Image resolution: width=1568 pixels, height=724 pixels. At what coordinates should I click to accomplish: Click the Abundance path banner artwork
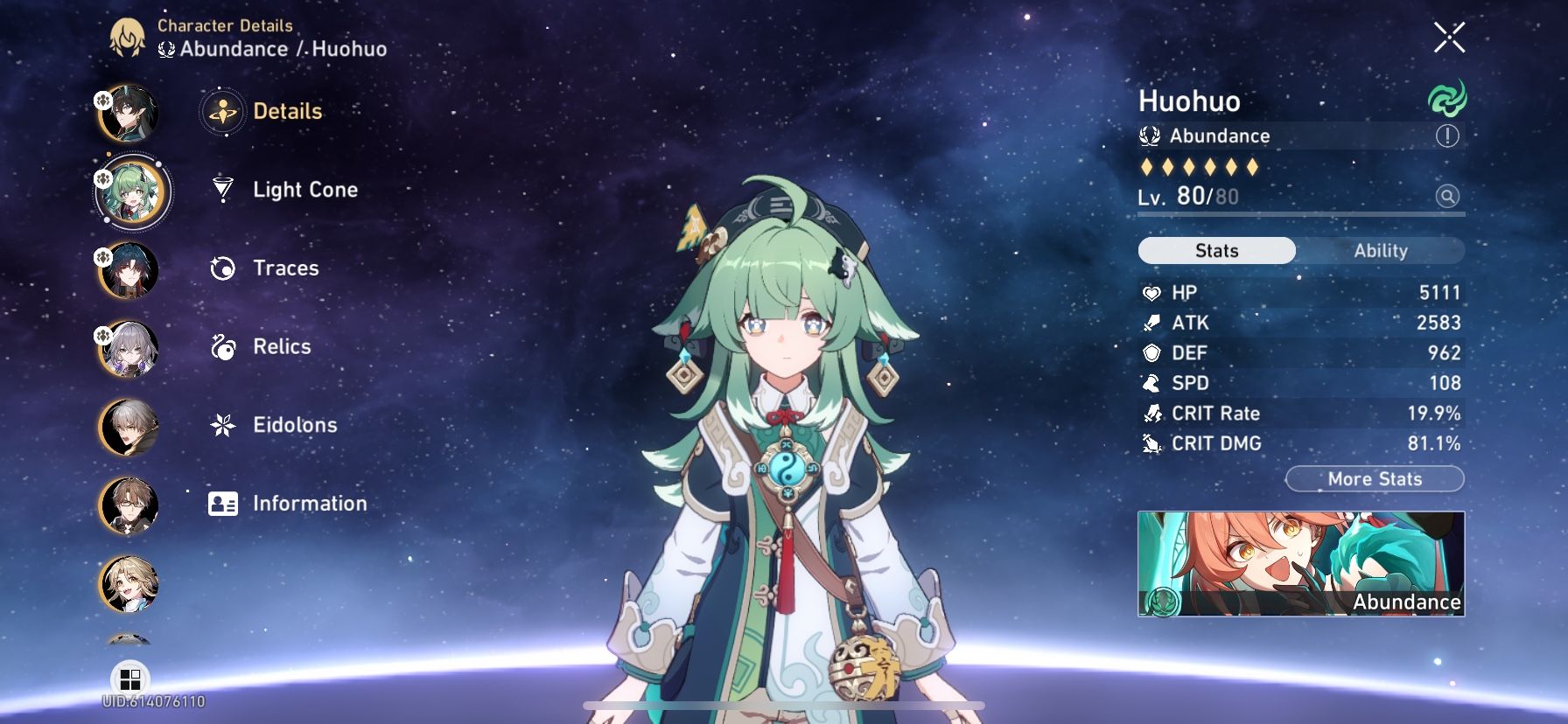(1299, 564)
